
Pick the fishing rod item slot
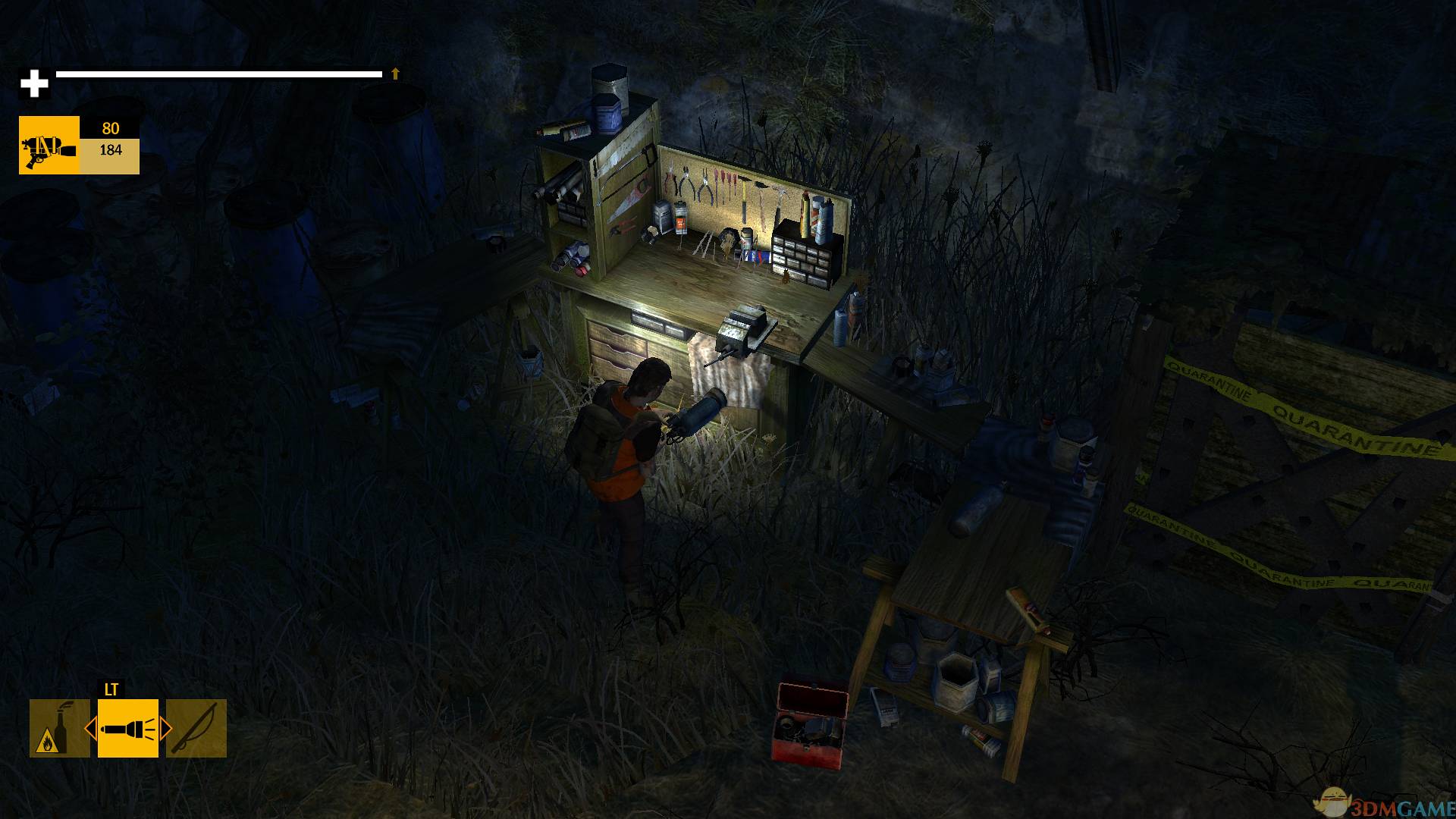coord(196,728)
